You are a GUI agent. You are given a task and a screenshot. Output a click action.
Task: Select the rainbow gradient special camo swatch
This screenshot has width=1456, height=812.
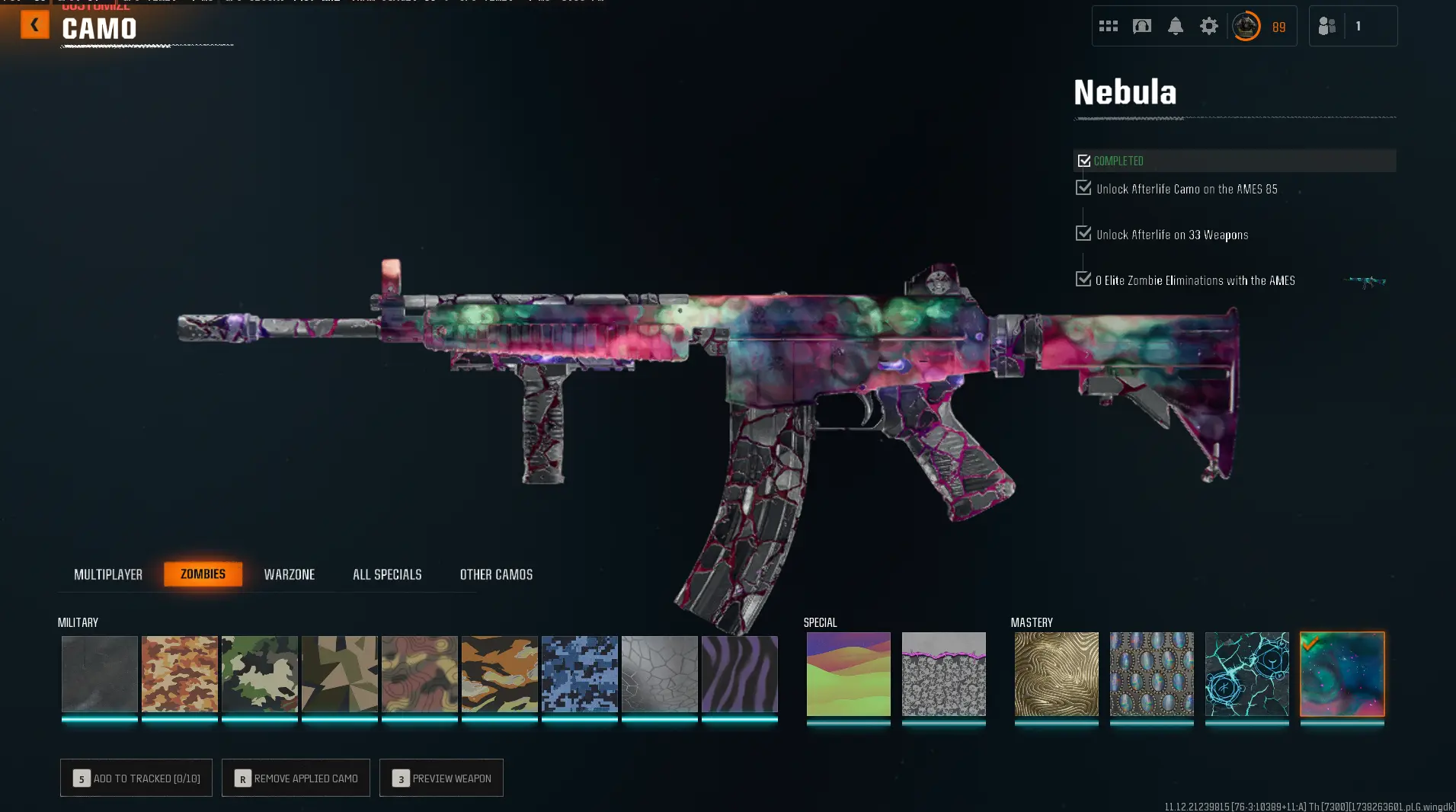pyautogui.click(x=848, y=674)
